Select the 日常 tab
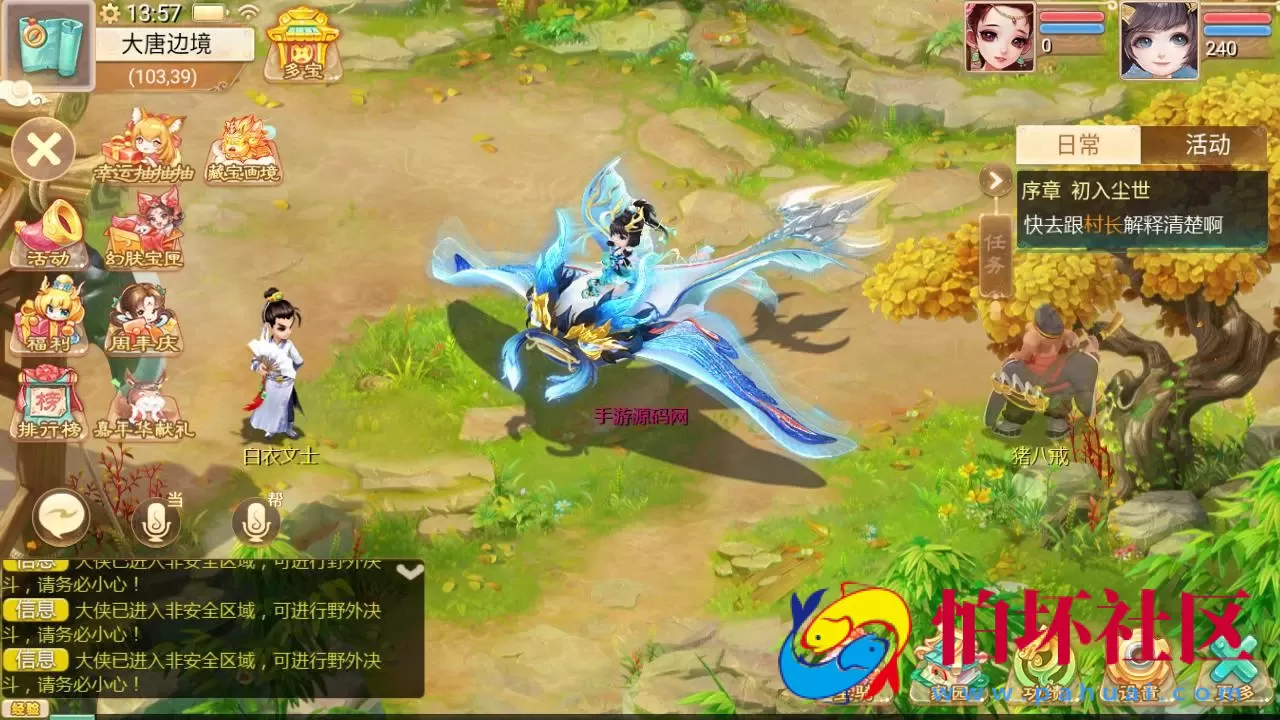The width and height of the screenshot is (1280, 720). [x=1079, y=145]
